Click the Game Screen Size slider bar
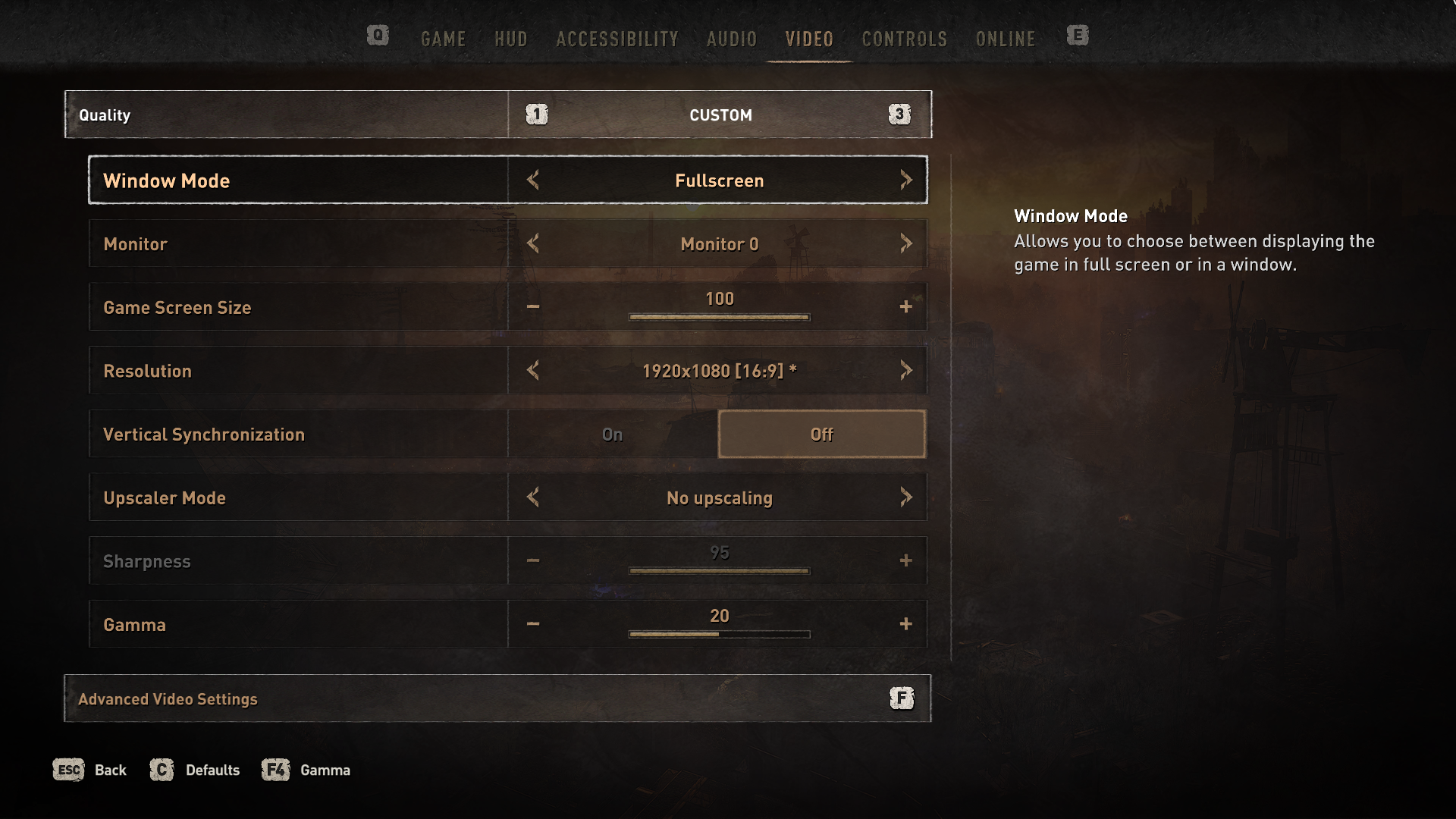1456x819 pixels. (x=719, y=317)
